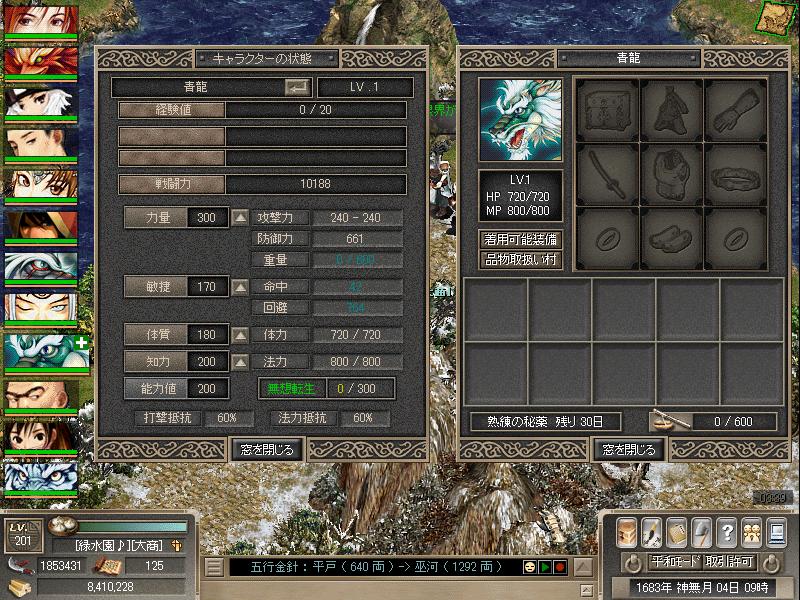Toggle the 取引許可 trade permission button

[730, 562]
